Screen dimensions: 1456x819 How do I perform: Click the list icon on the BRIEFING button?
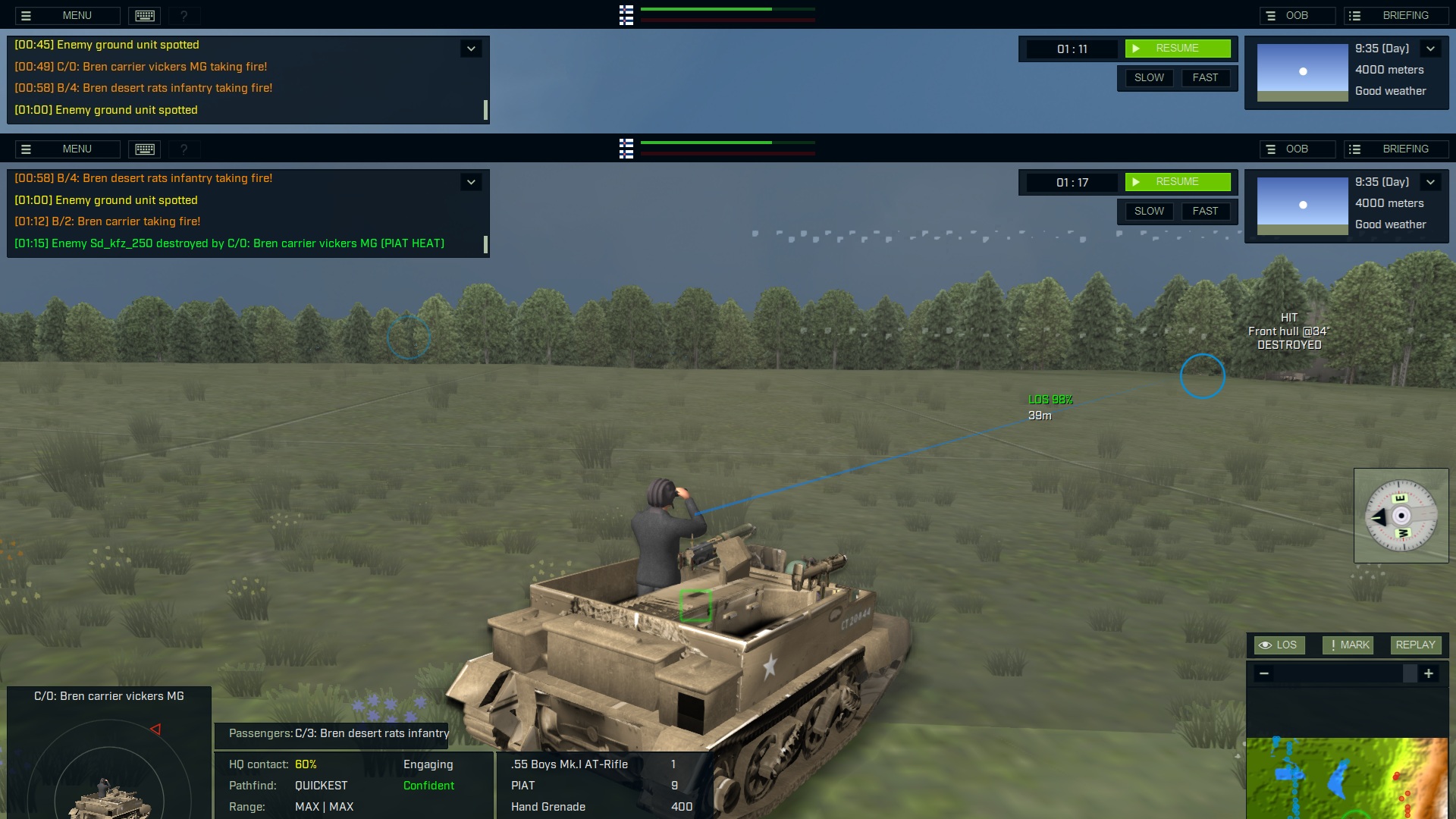1354,15
